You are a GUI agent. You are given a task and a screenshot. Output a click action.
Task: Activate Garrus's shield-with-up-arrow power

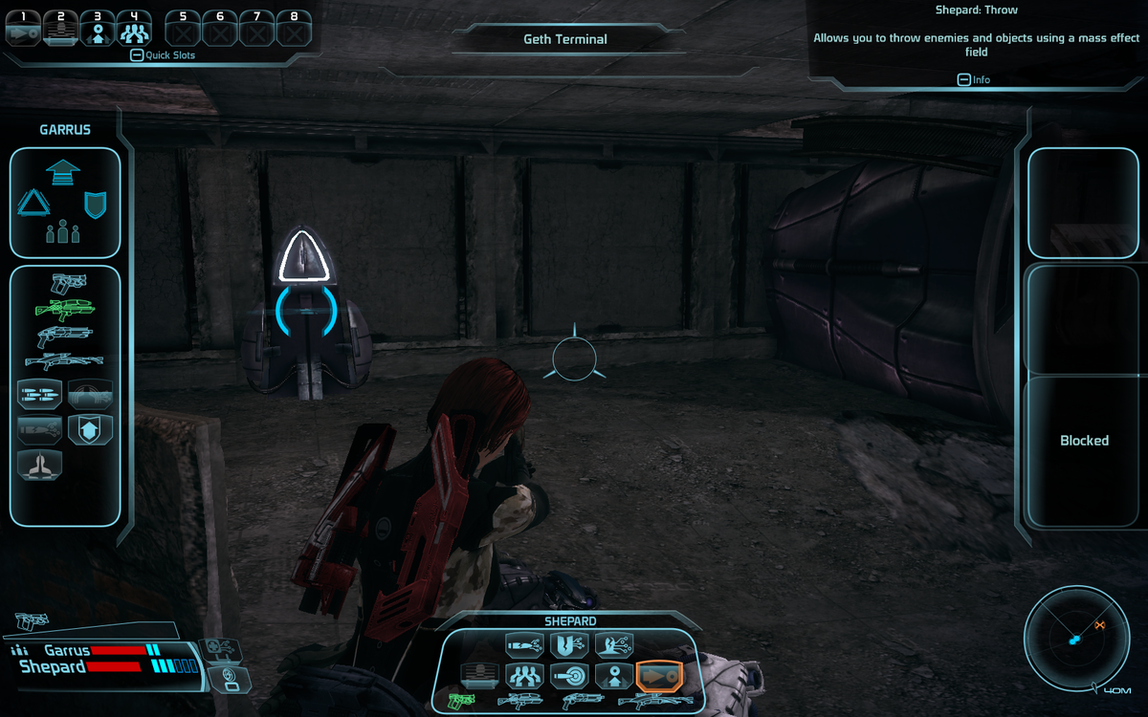click(x=90, y=429)
